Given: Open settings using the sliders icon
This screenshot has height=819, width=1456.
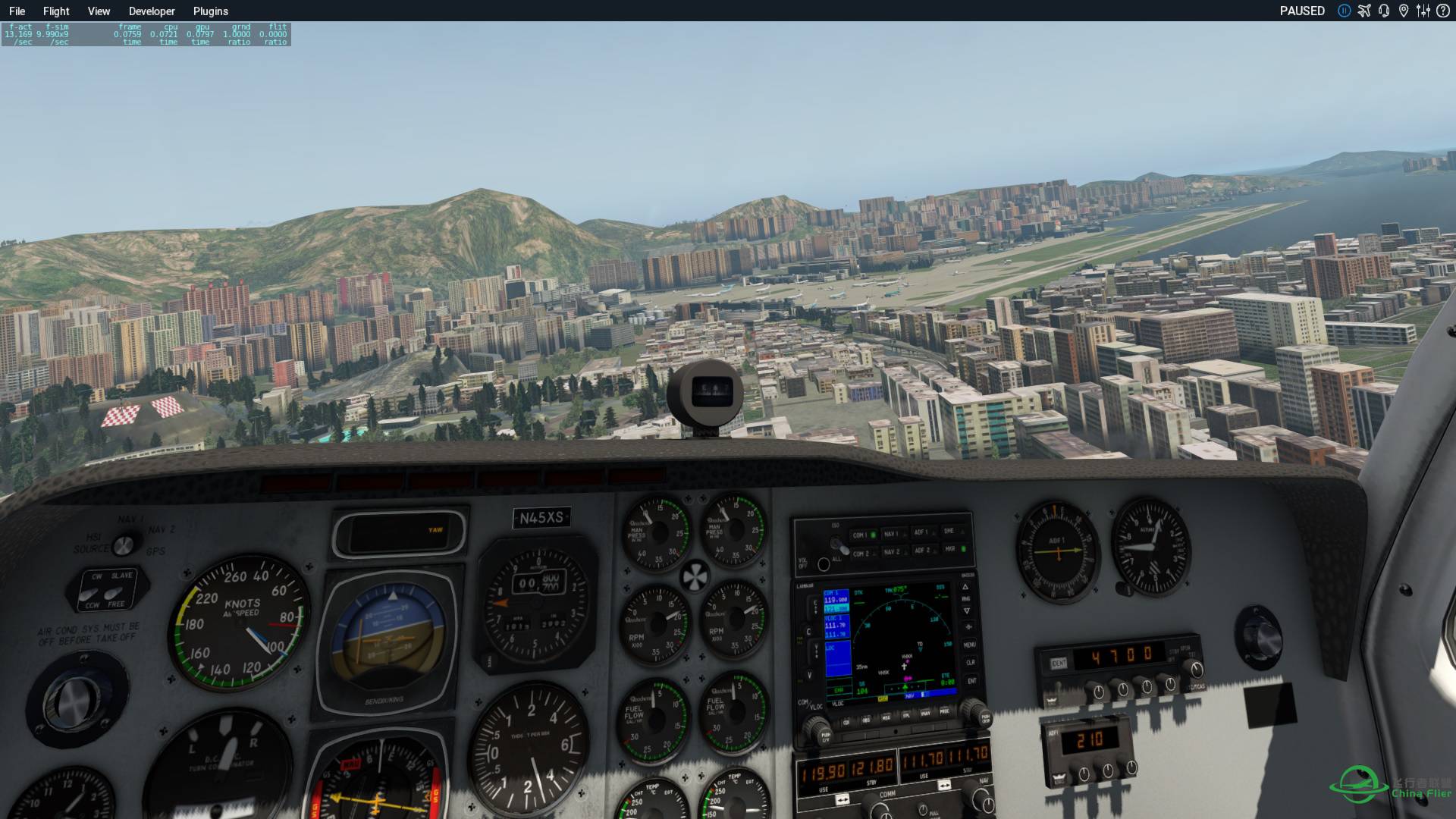Looking at the screenshot, I should (1424, 11).
